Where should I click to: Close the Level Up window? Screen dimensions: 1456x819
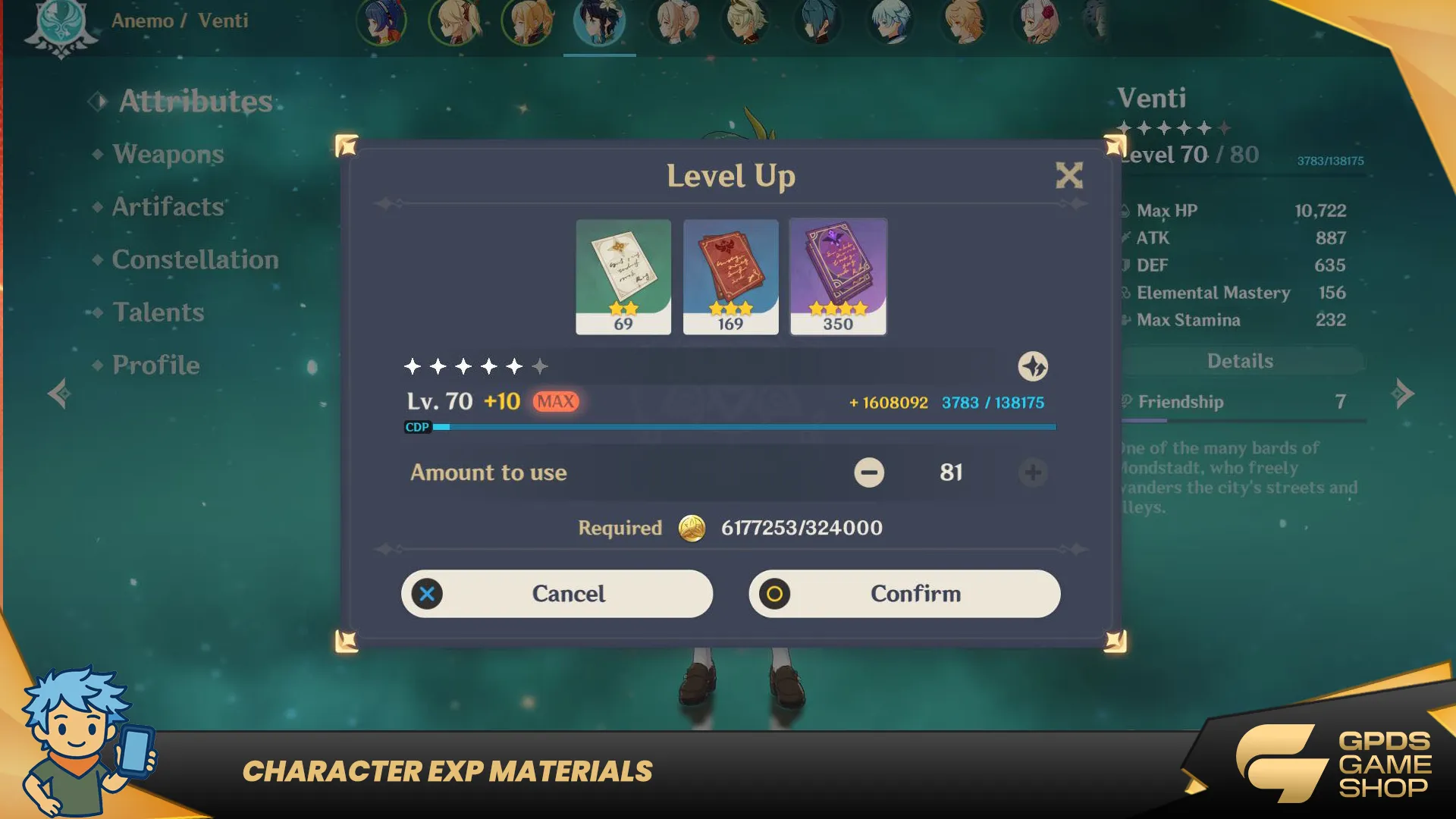[1069, 176]
